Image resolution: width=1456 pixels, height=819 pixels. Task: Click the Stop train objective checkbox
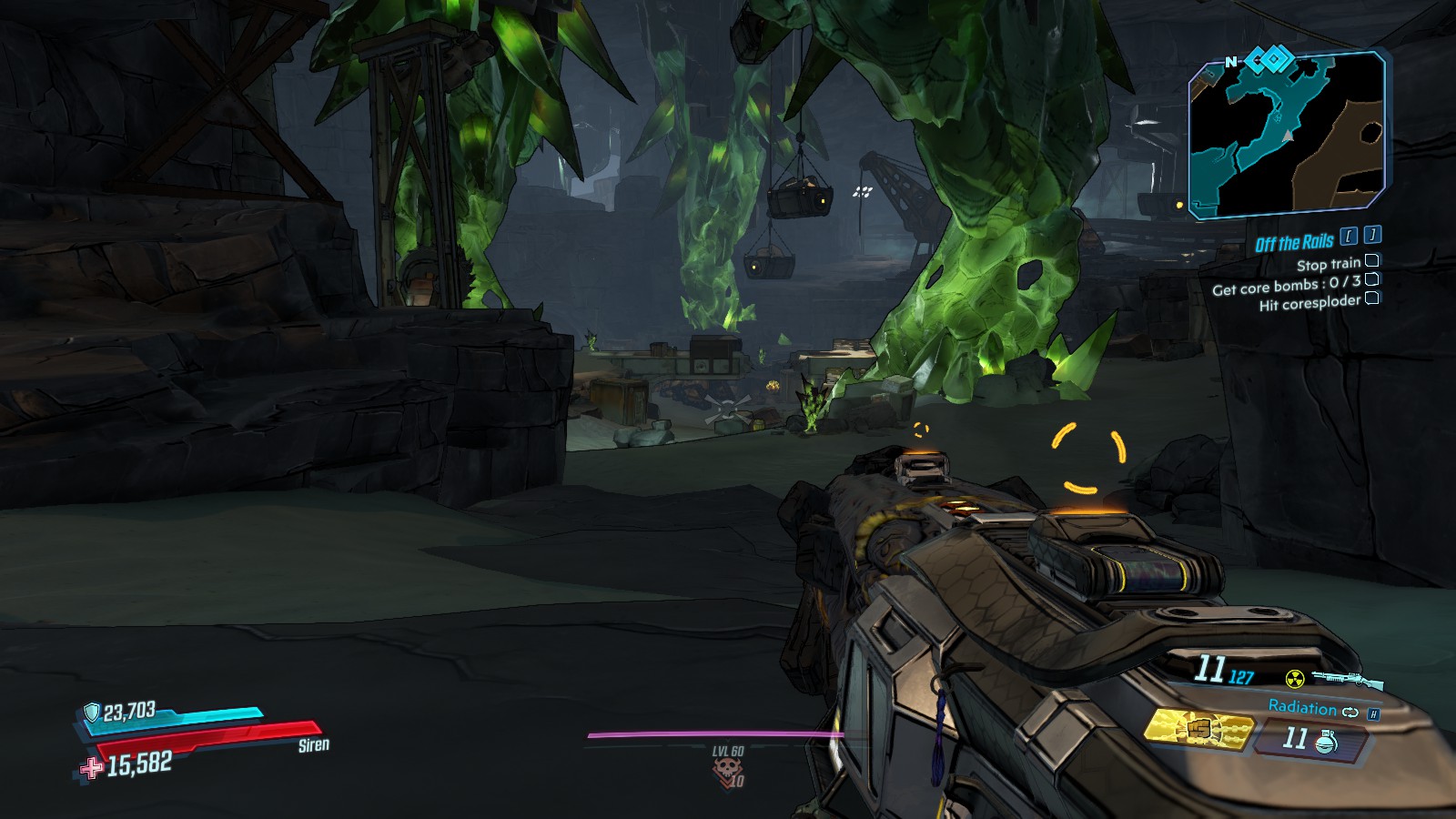1372,261
